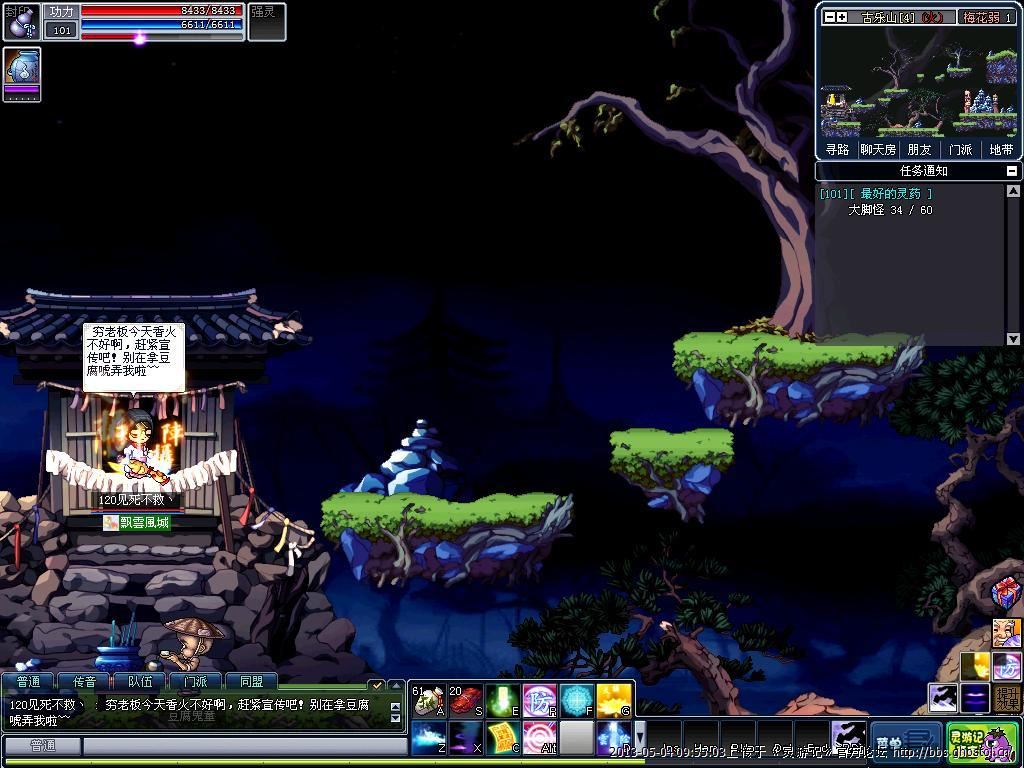This screenshot has height=768, width=1024.
Task: Activate the 防 defense skill icon
Action: tap(540, 700)
